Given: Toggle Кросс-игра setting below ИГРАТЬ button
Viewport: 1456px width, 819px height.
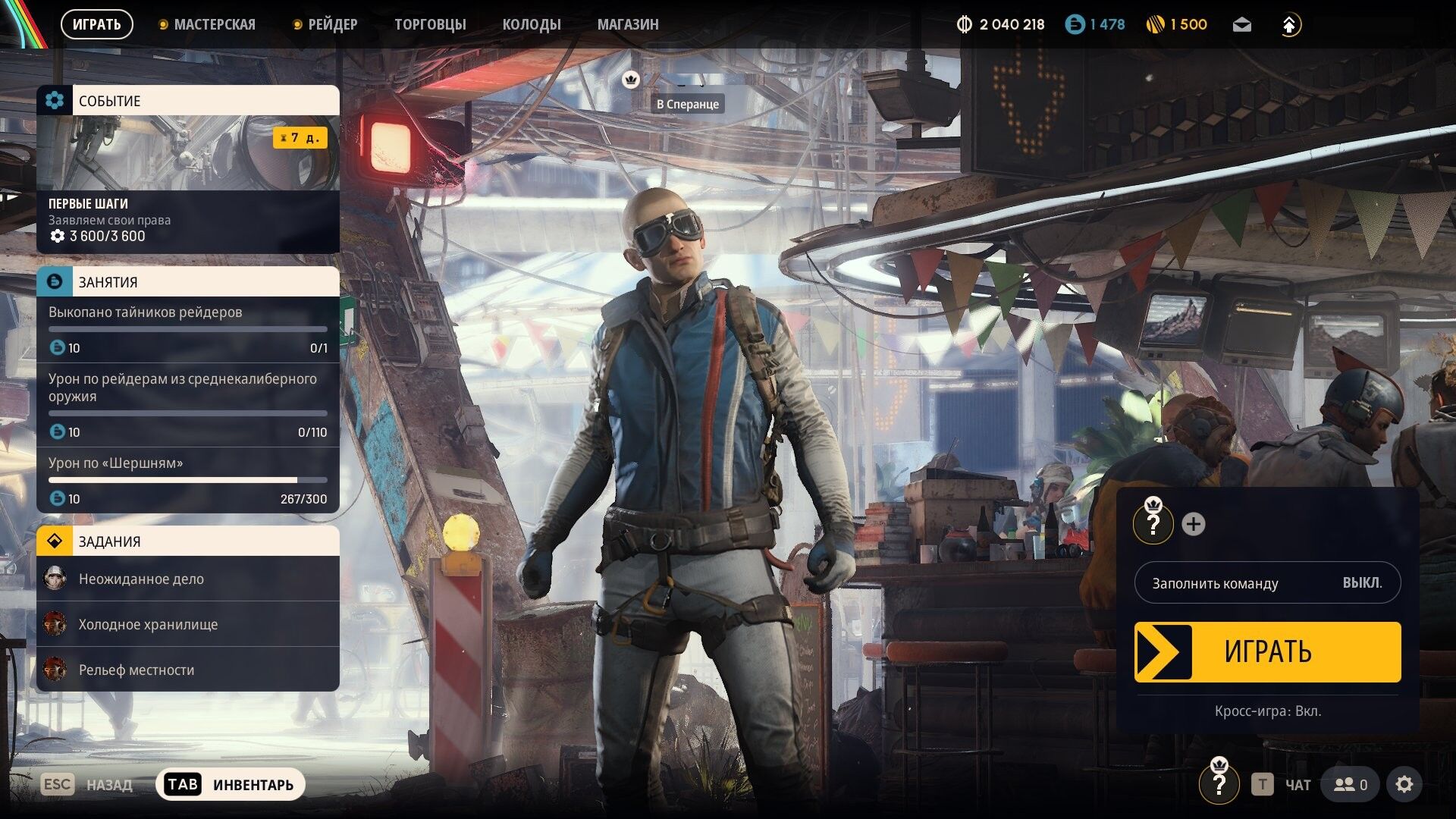Looking at the screenshot, I should coord(1267,712).
